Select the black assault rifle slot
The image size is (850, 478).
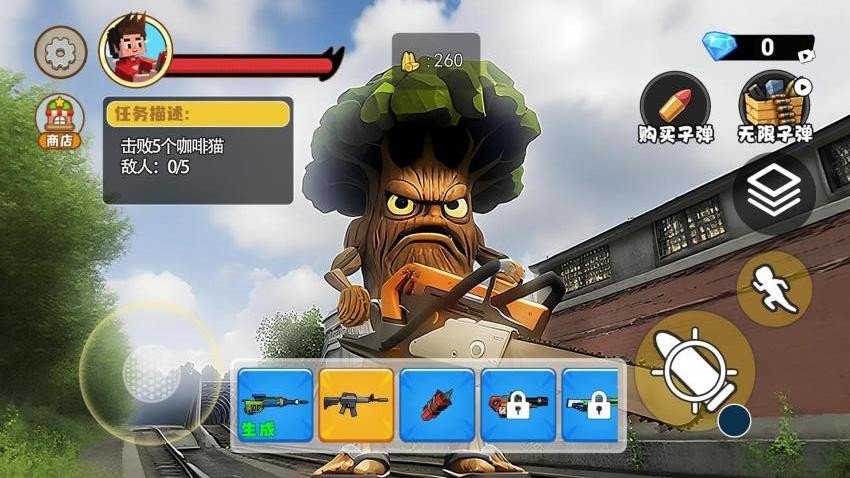pyautogui.click(x=356, y=405)
